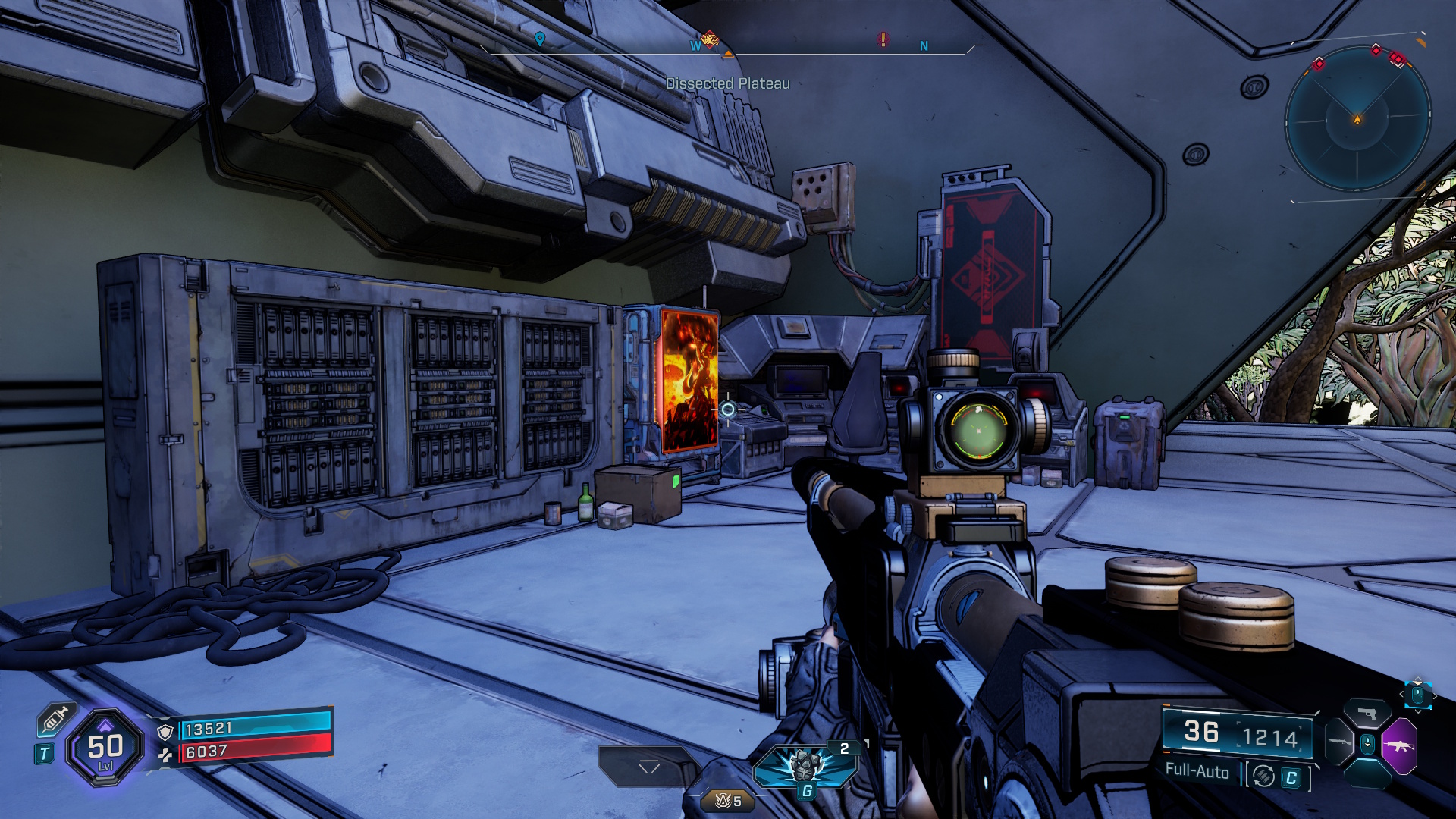Select the pistol weapon slot

[x=1367, y=714]
